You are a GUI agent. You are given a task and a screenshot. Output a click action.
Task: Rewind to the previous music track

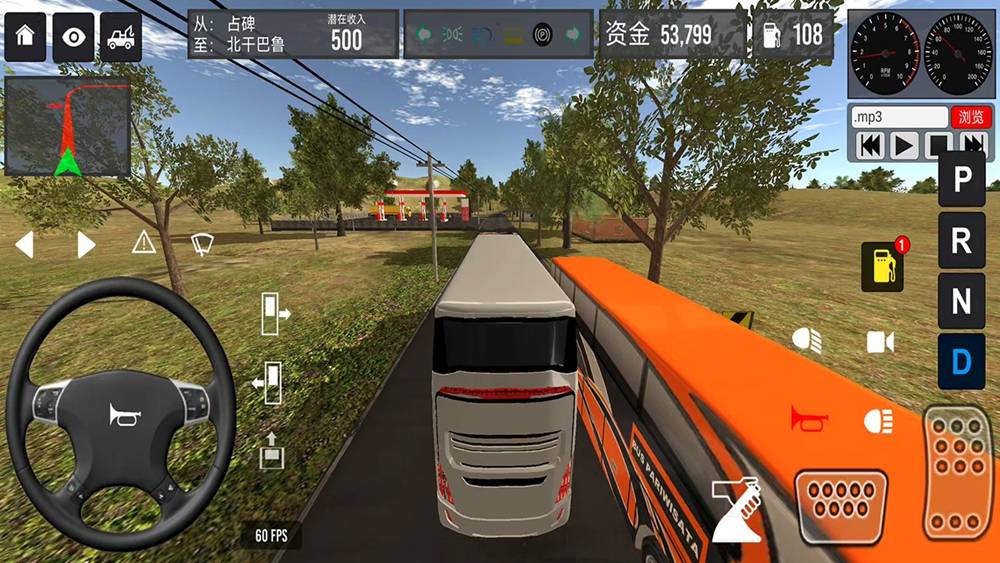871,146
